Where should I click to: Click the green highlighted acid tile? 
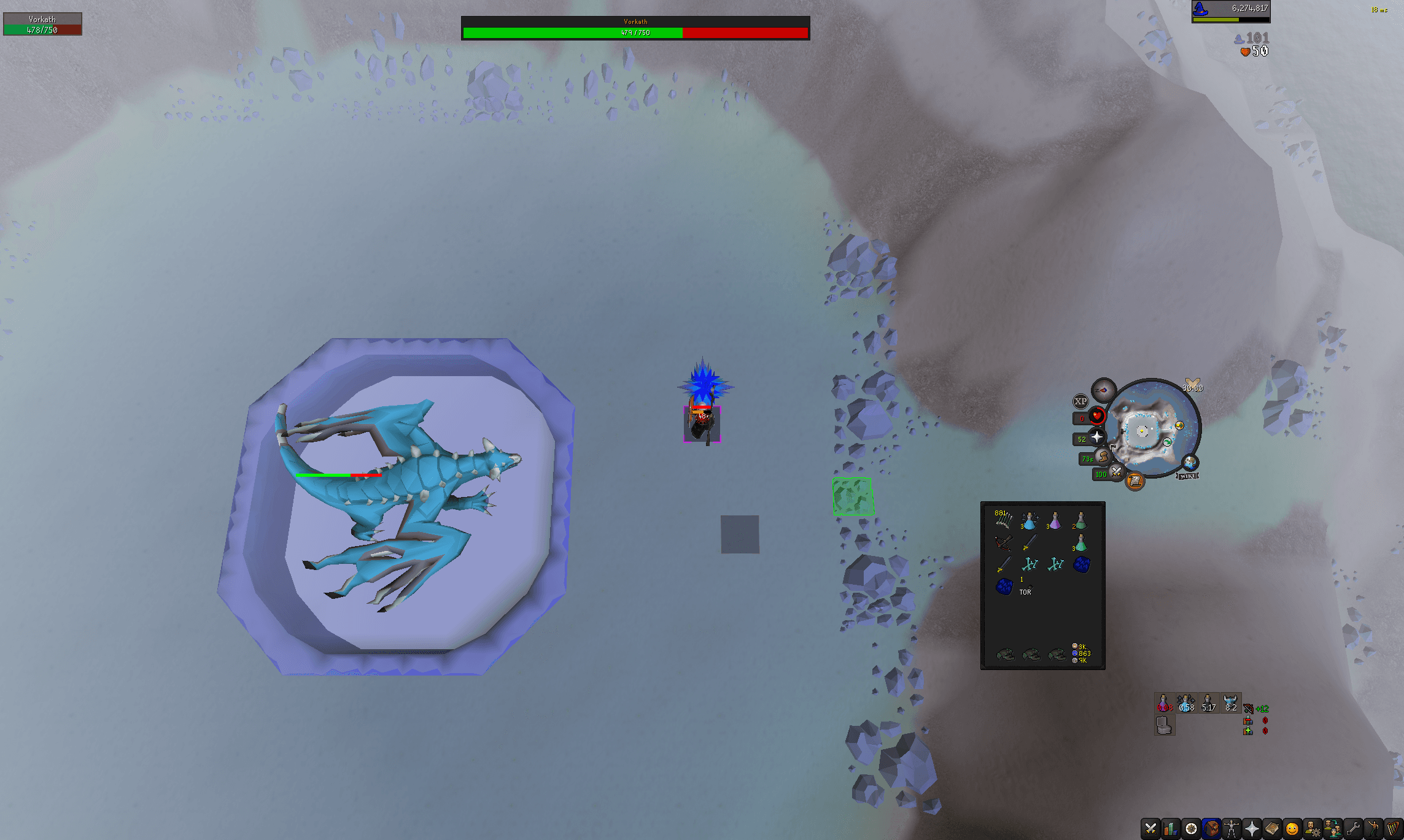[x=852, y=497]
